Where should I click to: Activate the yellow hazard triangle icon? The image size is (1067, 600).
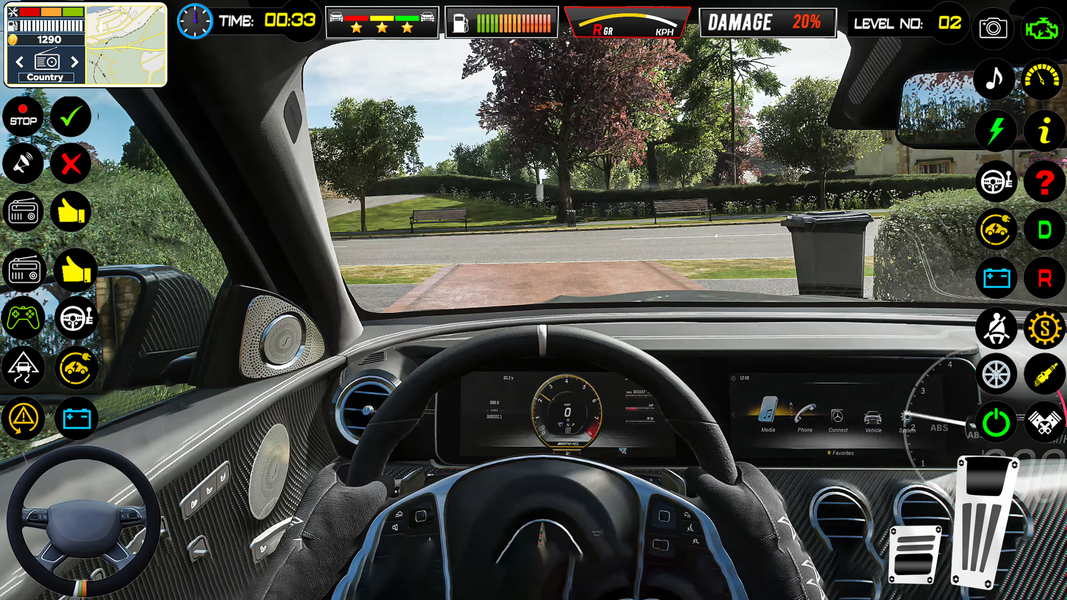click(22, 418)
